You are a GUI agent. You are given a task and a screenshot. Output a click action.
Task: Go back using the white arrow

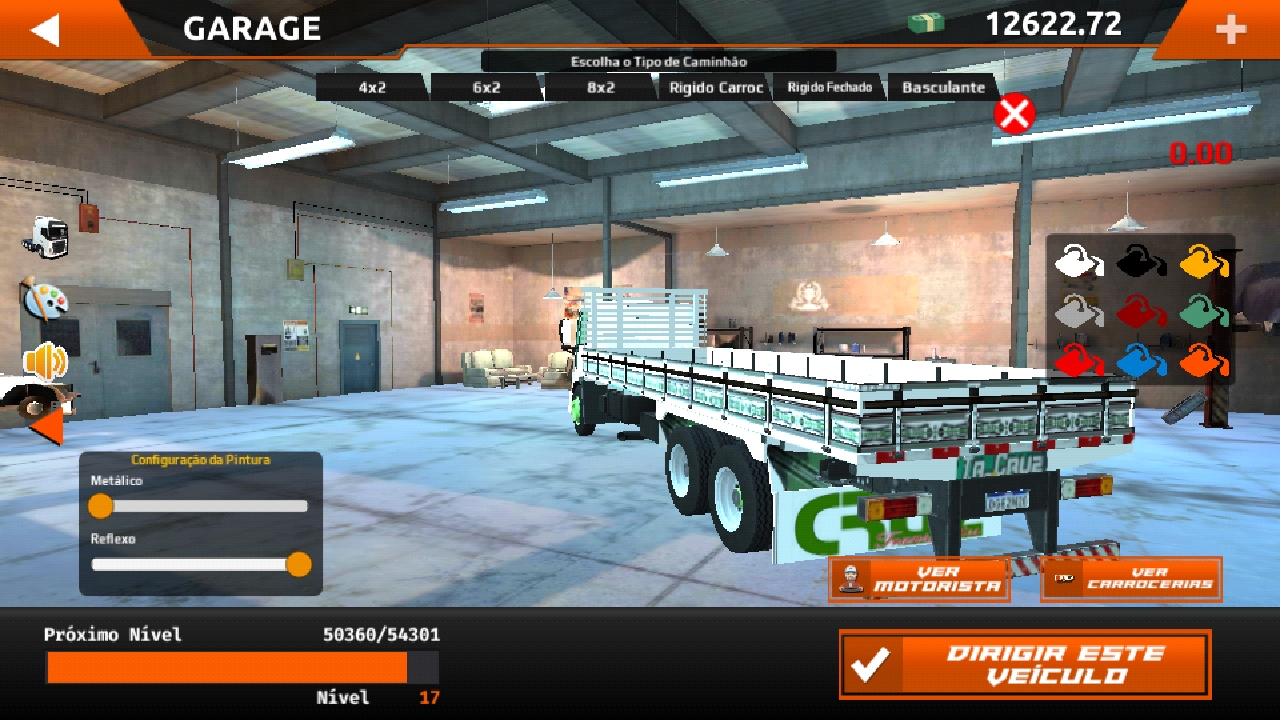(x=46, y=29)
